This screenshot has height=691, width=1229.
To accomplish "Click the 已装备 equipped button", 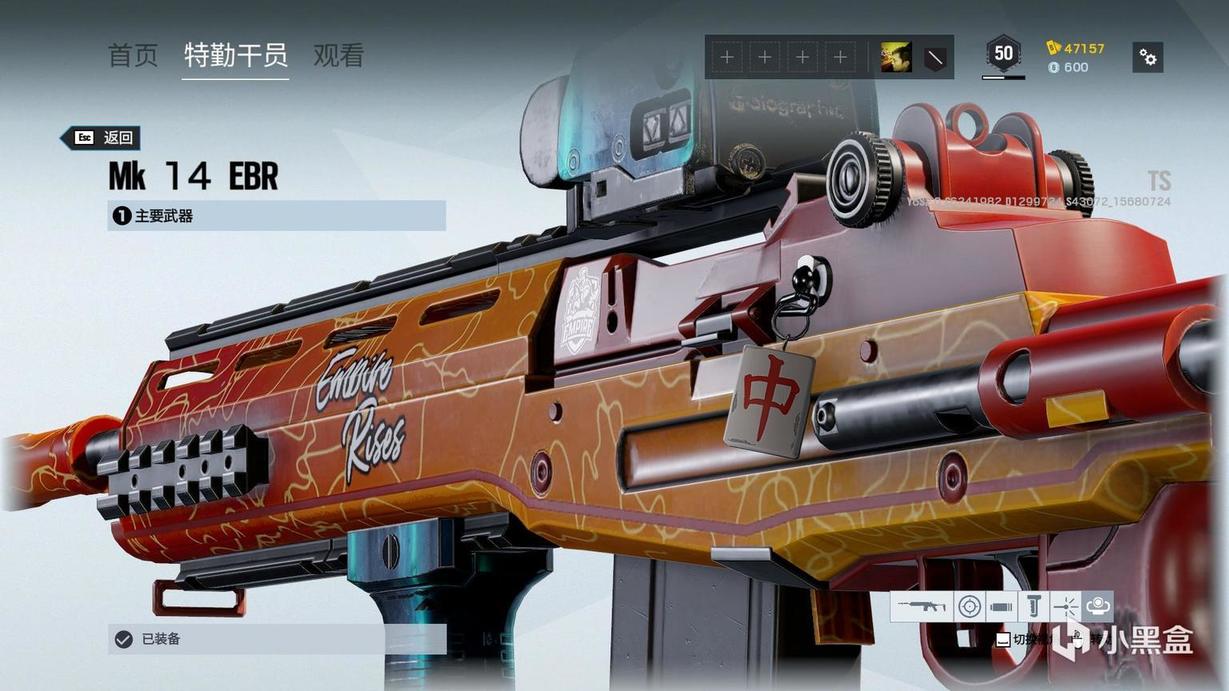I will click(x=276, y=639).
